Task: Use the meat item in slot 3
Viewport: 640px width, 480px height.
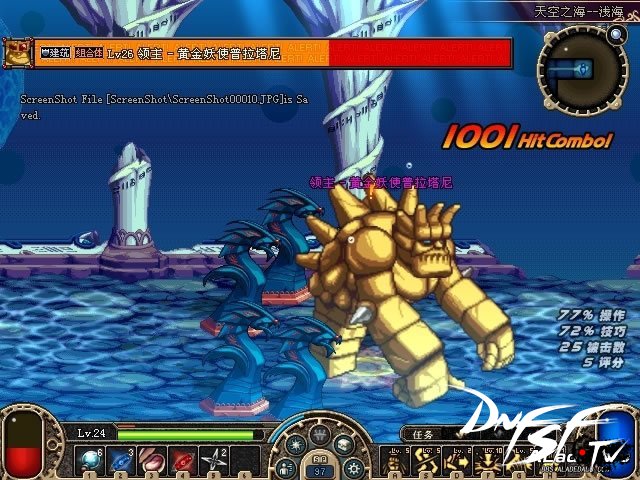Action: point(154,460)
